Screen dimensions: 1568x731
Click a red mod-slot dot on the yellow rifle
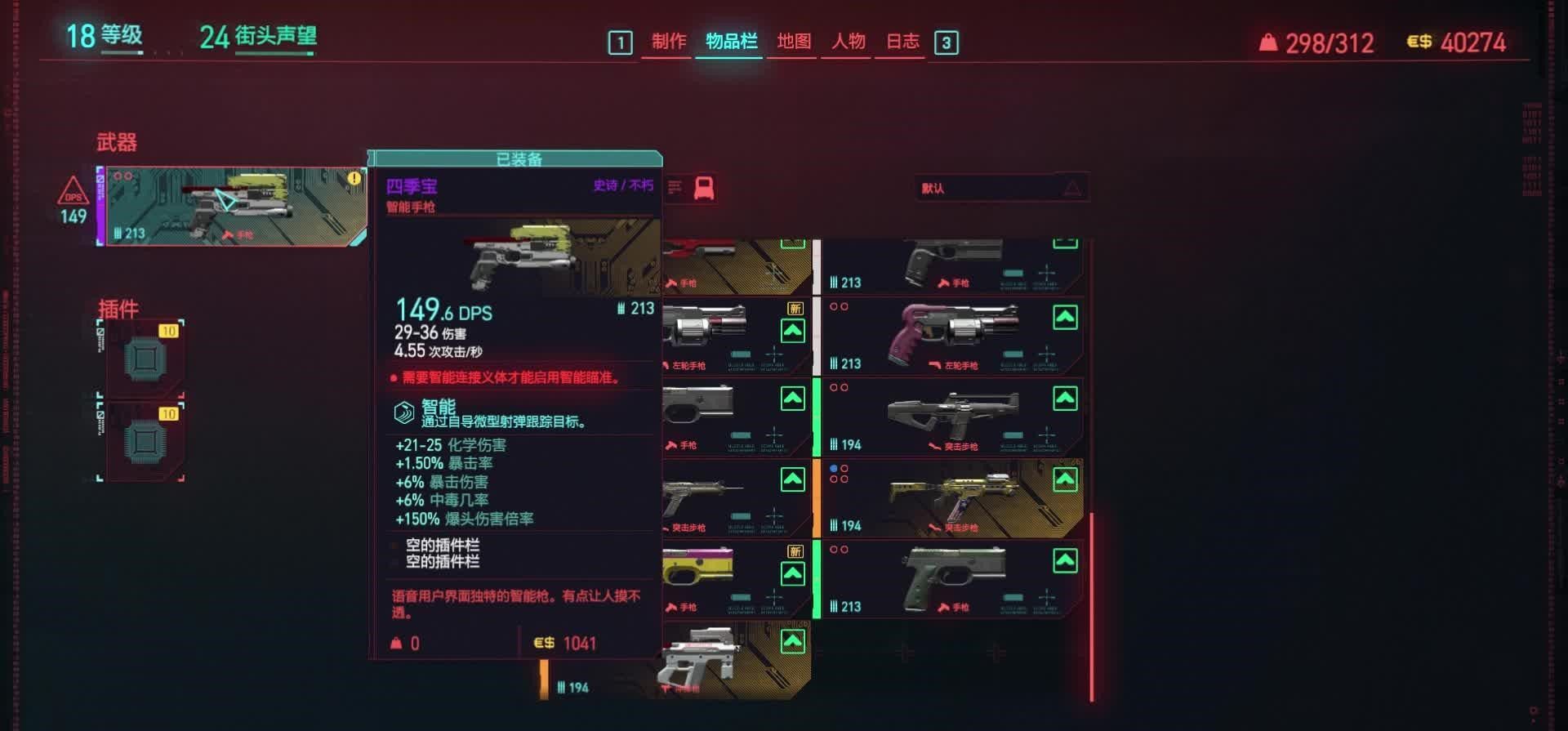pyautogui.click(x=844, y=469)
